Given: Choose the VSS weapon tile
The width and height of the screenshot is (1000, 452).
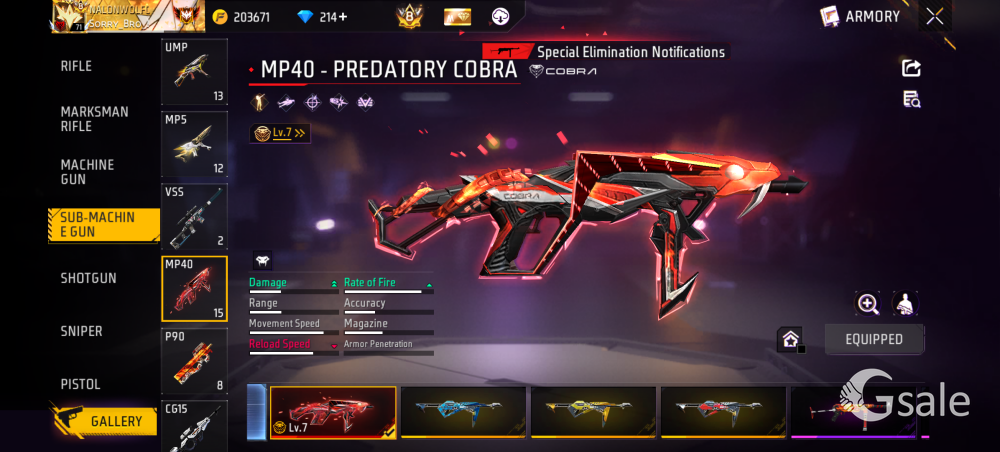Looking at the screenshot, I should [x=194, y=216].
